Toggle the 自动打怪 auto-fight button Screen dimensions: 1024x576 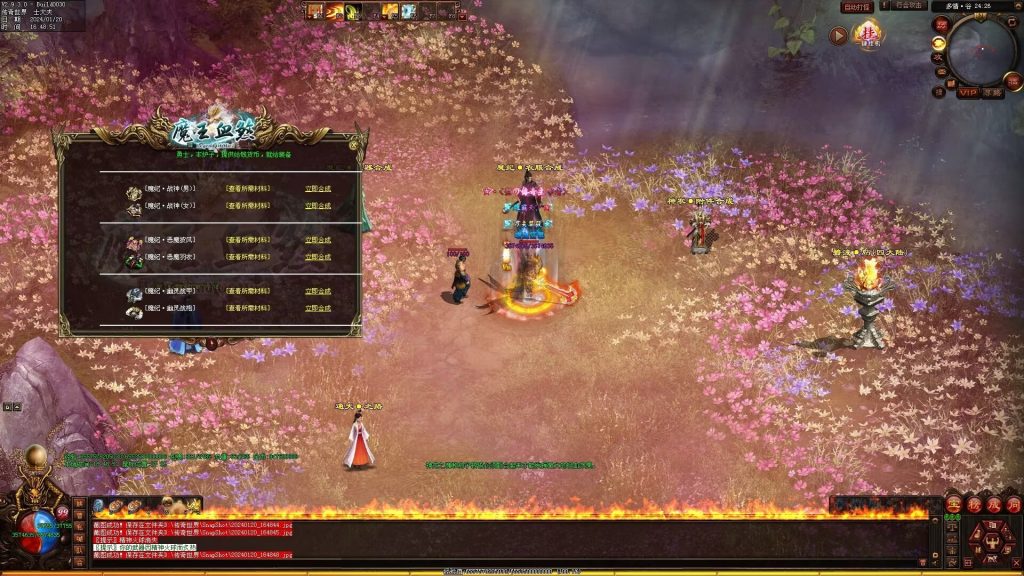pos(857,7)
